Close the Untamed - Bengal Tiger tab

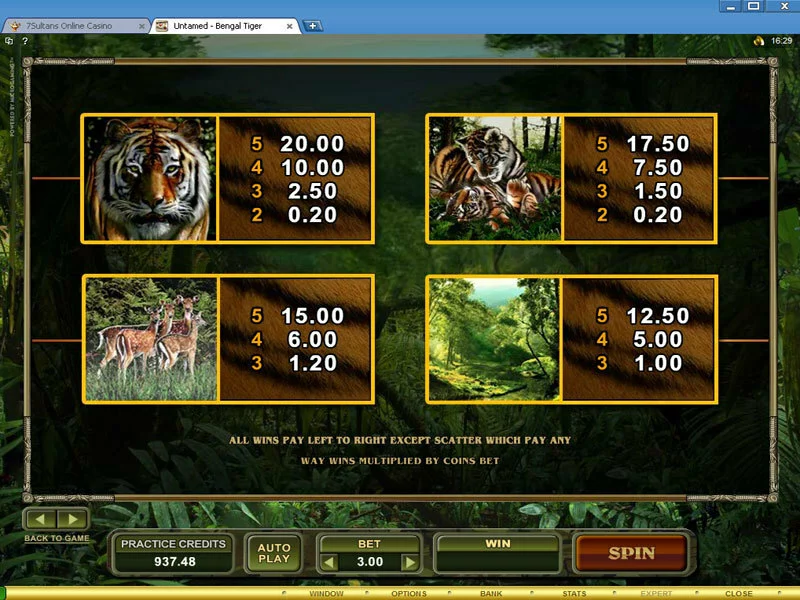pyautogui.click(x=291, y=25)
